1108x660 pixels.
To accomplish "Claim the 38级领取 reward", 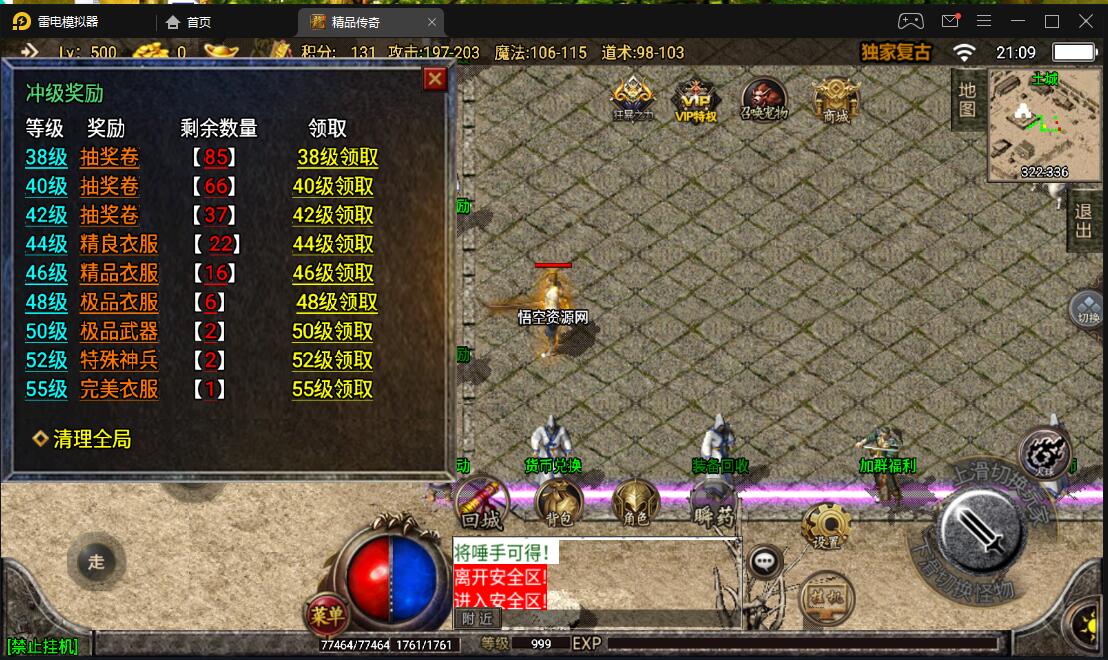I will (338, 157).
